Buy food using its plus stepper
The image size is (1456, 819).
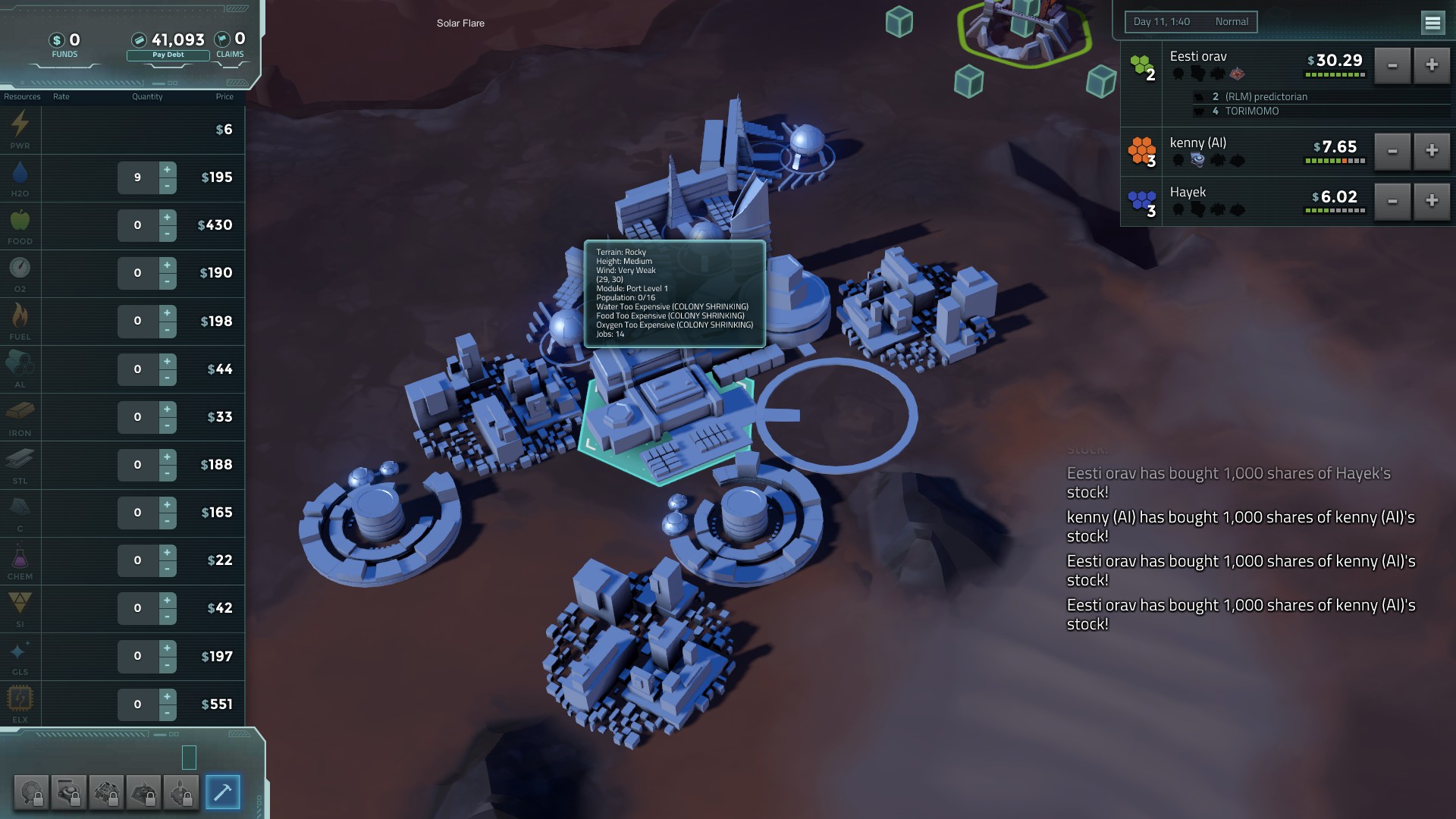pyautogui.click(x=167, y=217)
